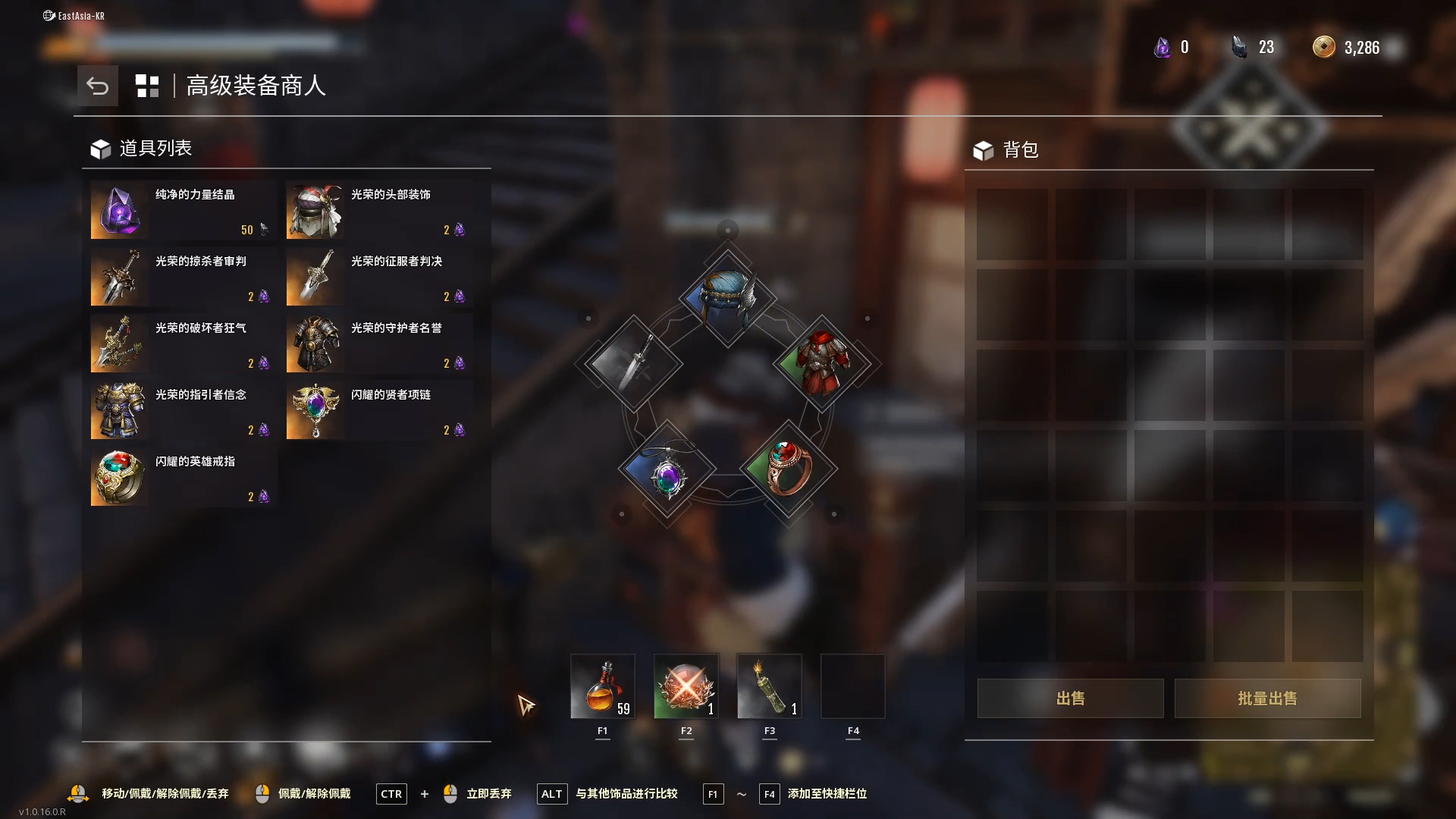Click the 出售 sell button
1456x819 pixels.
1070,698
